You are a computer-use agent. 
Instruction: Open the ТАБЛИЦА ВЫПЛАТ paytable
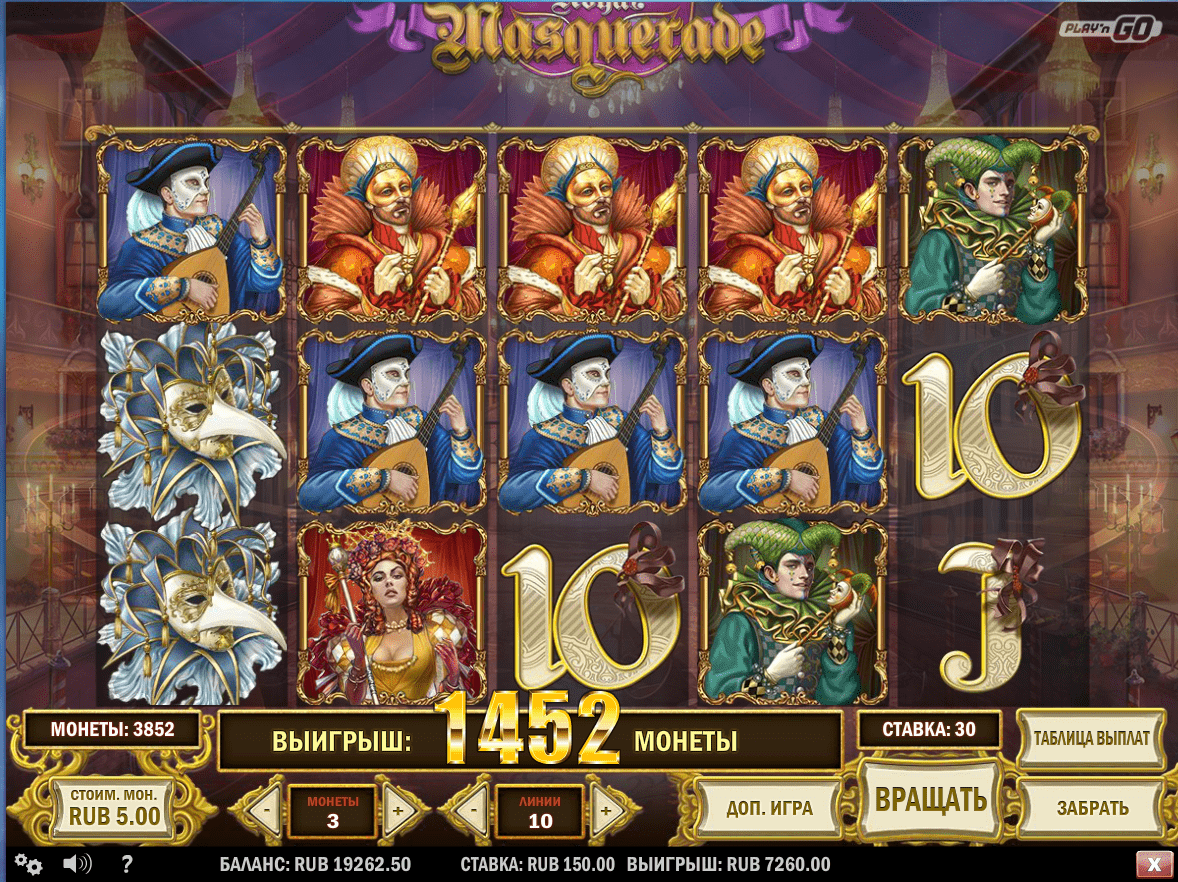pyautogui.click(x=1091, y=739)
